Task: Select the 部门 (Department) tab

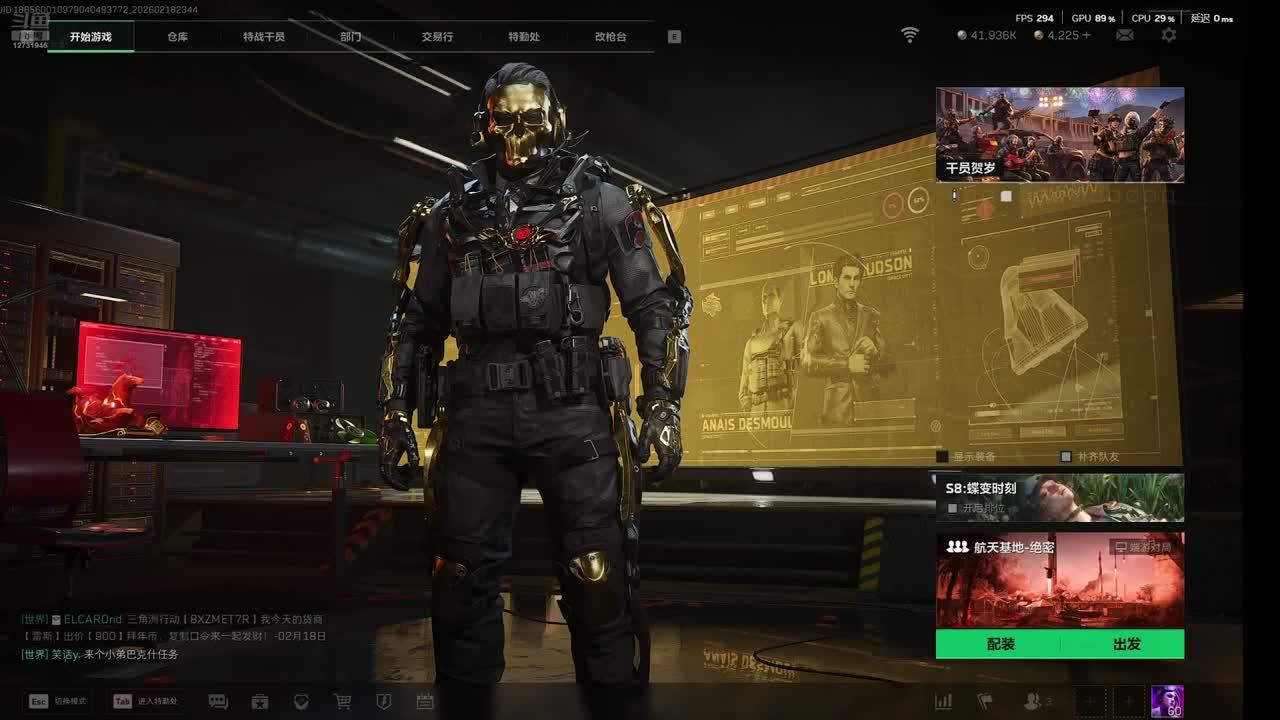Action: pos(351,37)
